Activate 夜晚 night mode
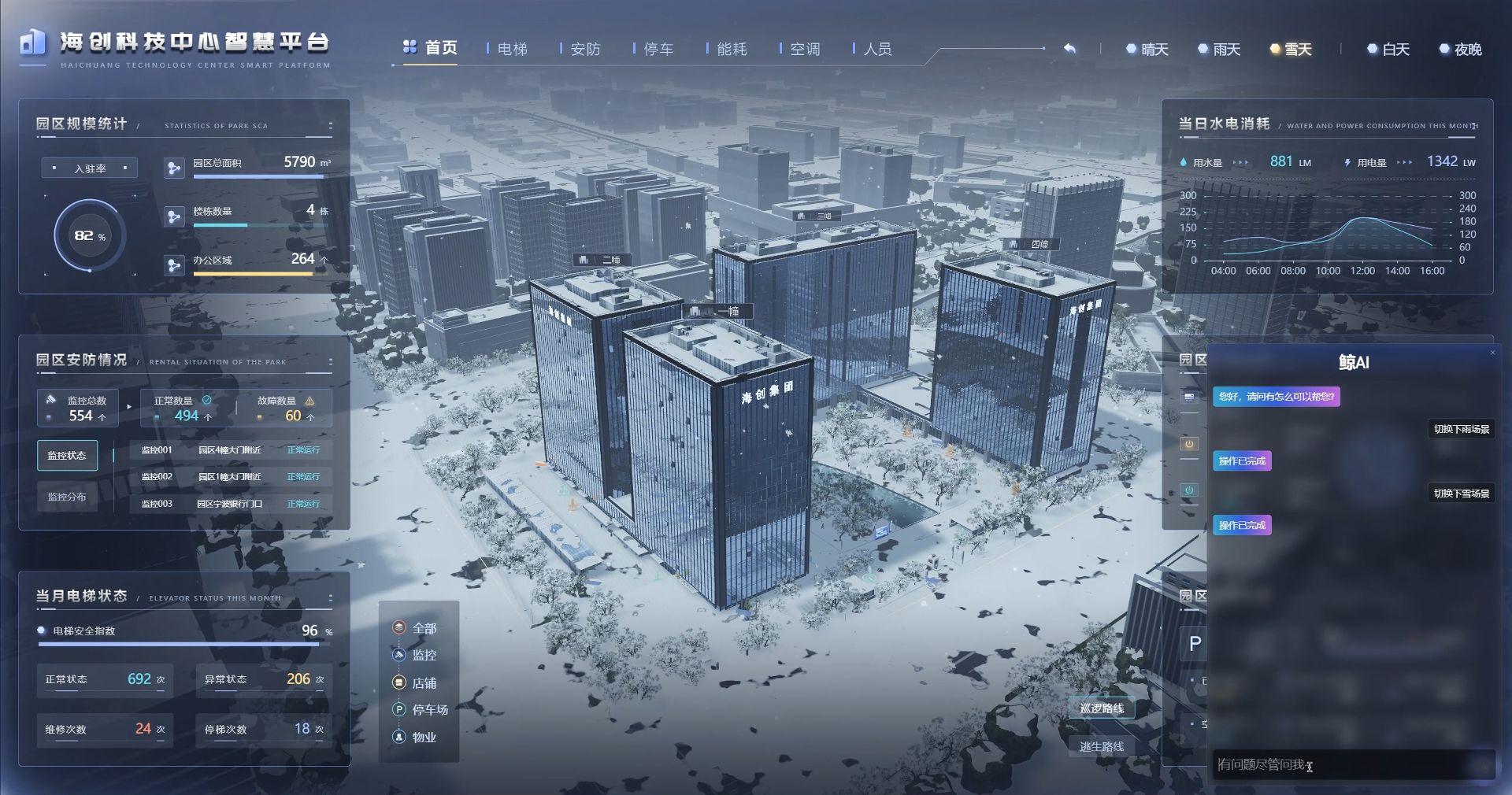The width and height of the screenshot is (1512, 795). pos(1462,50)
